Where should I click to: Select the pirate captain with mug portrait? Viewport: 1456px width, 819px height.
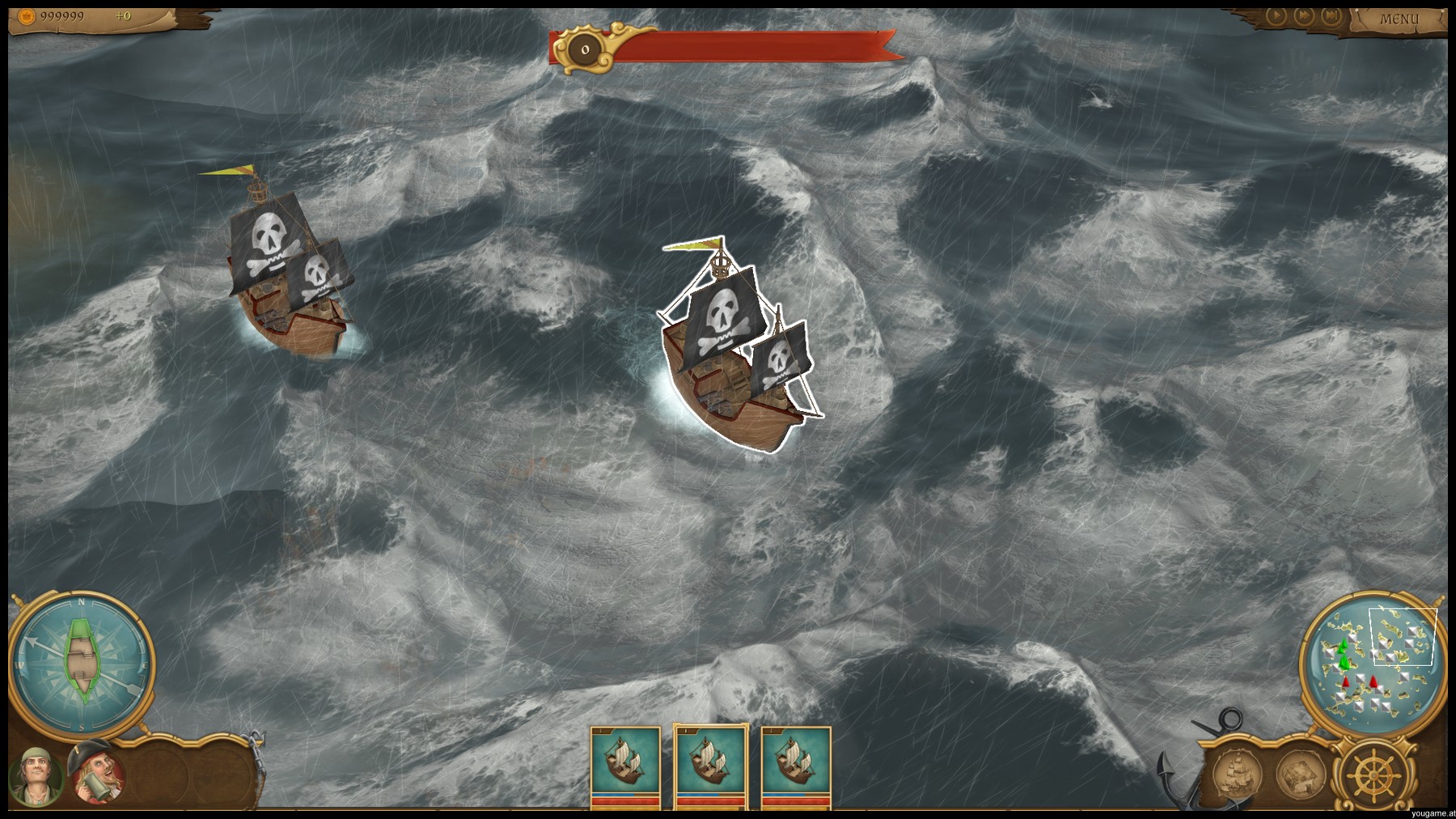pyautogui.click(x=97, y=774)
